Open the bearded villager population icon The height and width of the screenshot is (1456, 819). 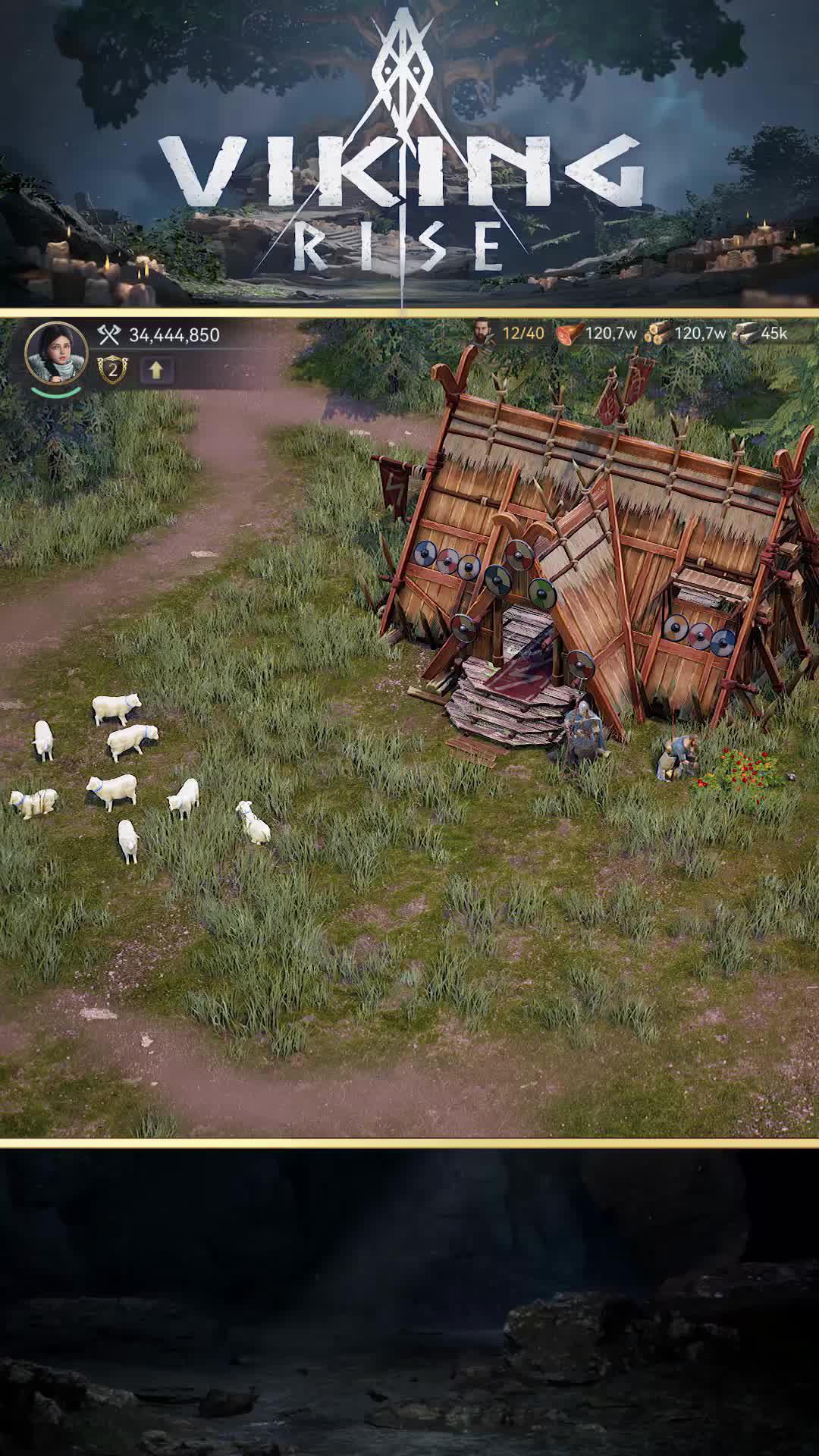(x=482, y=332)
